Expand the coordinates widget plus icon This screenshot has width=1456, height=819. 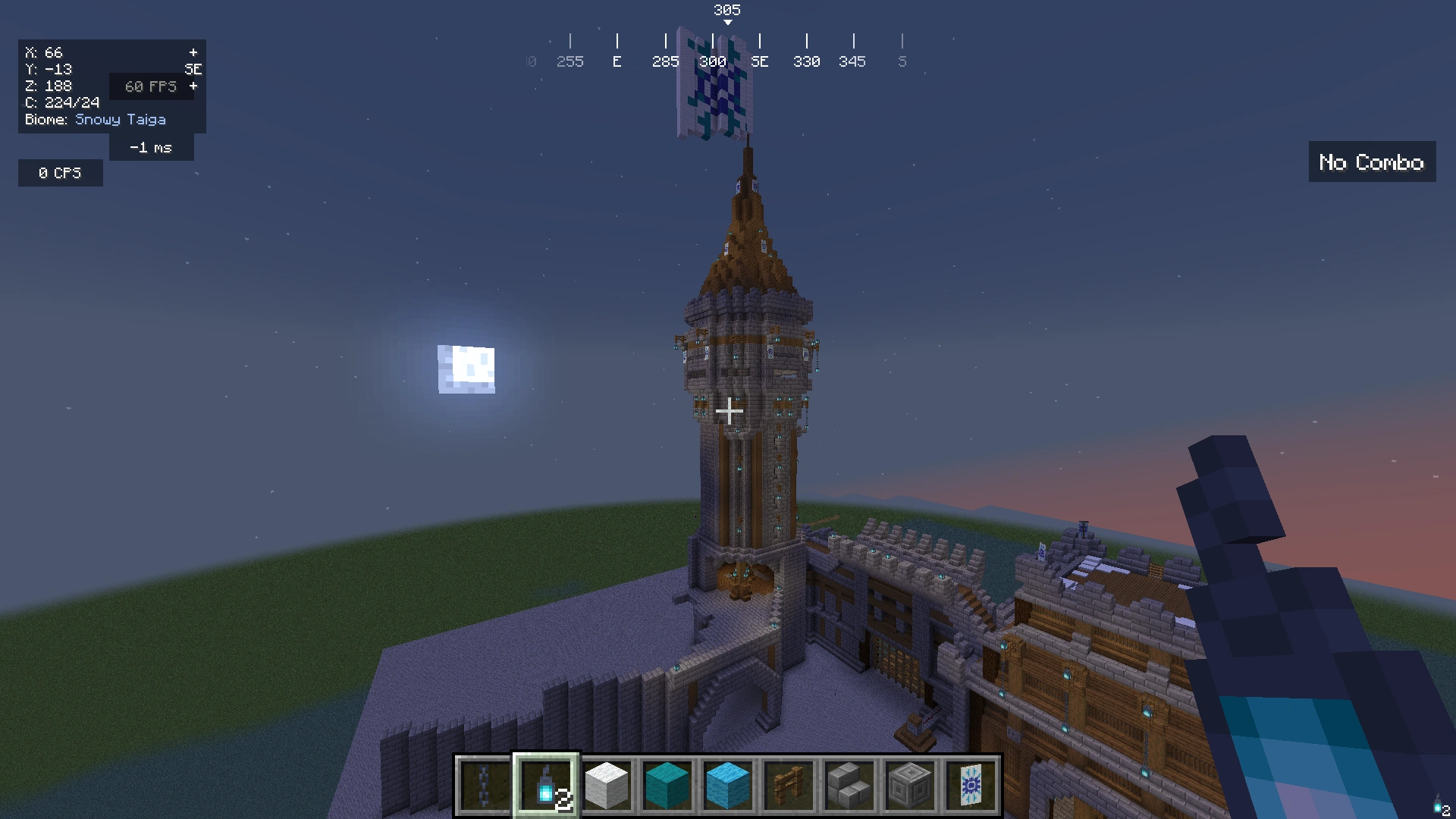(x=193, y=52)
